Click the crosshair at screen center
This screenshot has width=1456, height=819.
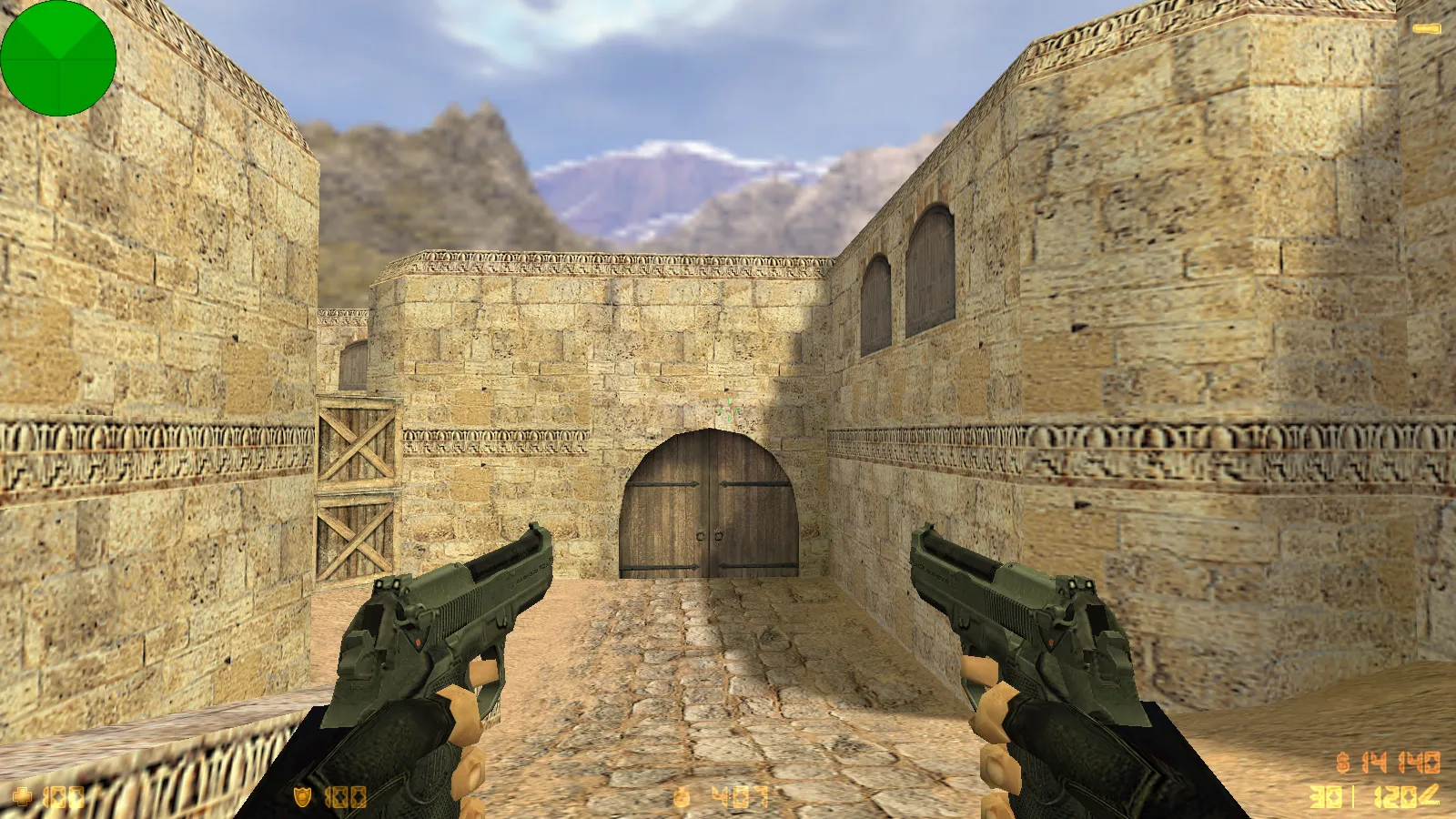(x=728, y=409)
